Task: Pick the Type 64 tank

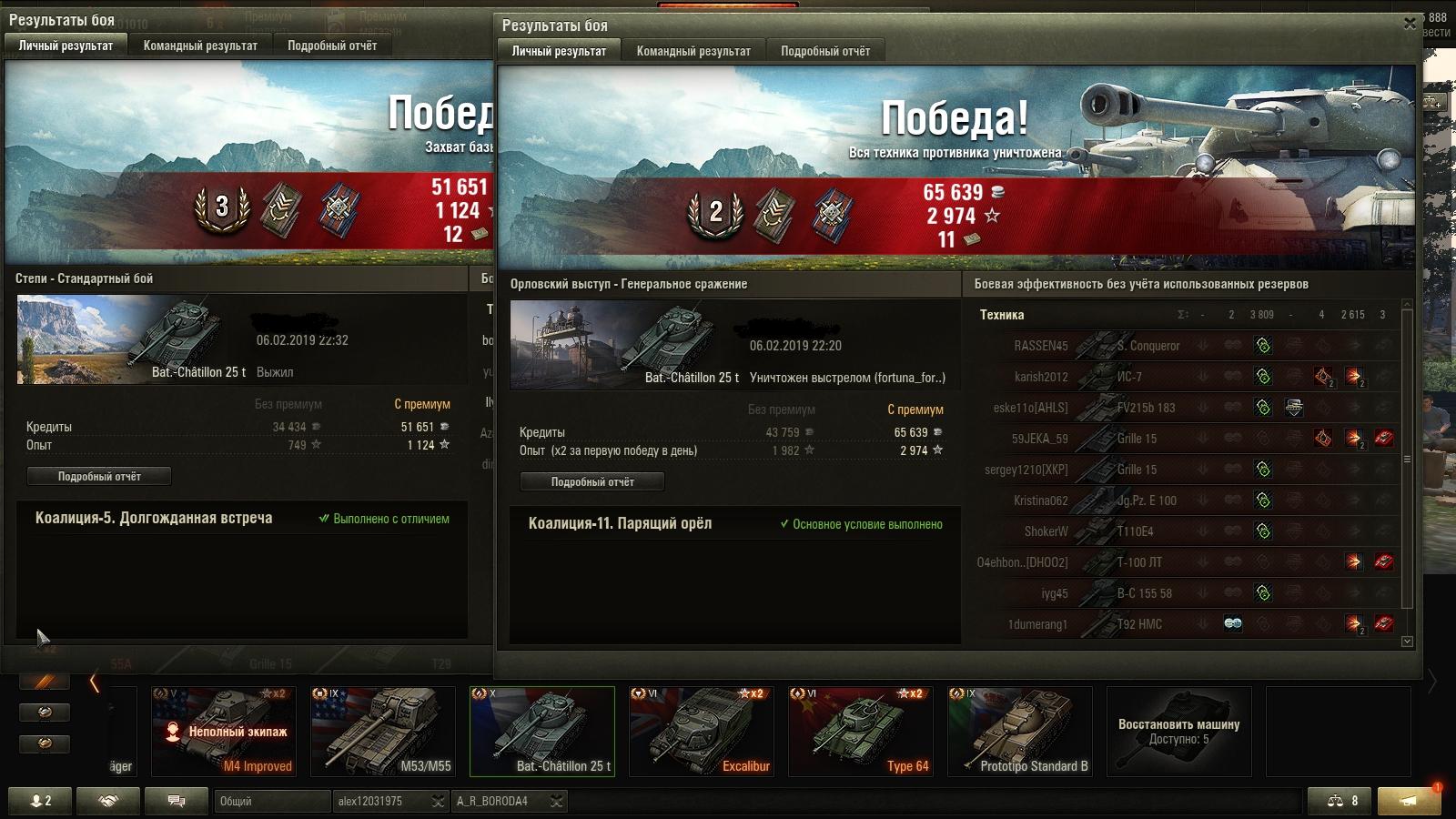Action: point(860,731)
